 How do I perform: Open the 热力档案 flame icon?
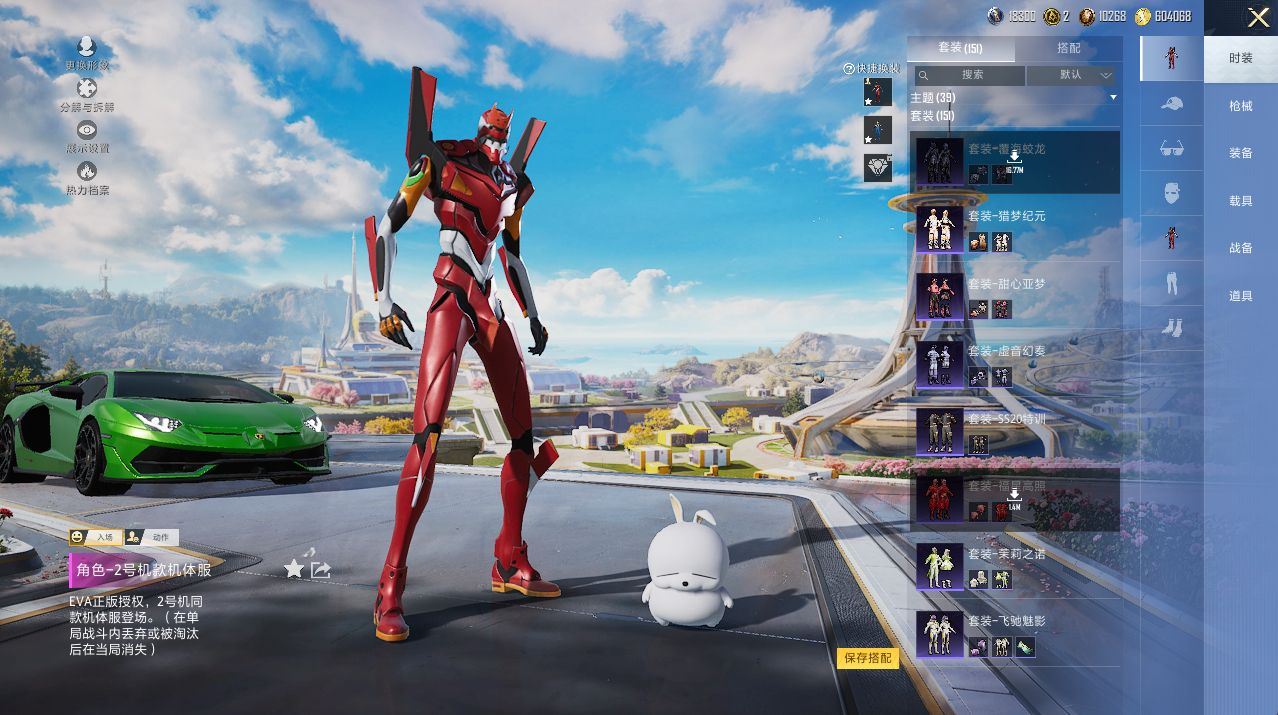[87, 177]
